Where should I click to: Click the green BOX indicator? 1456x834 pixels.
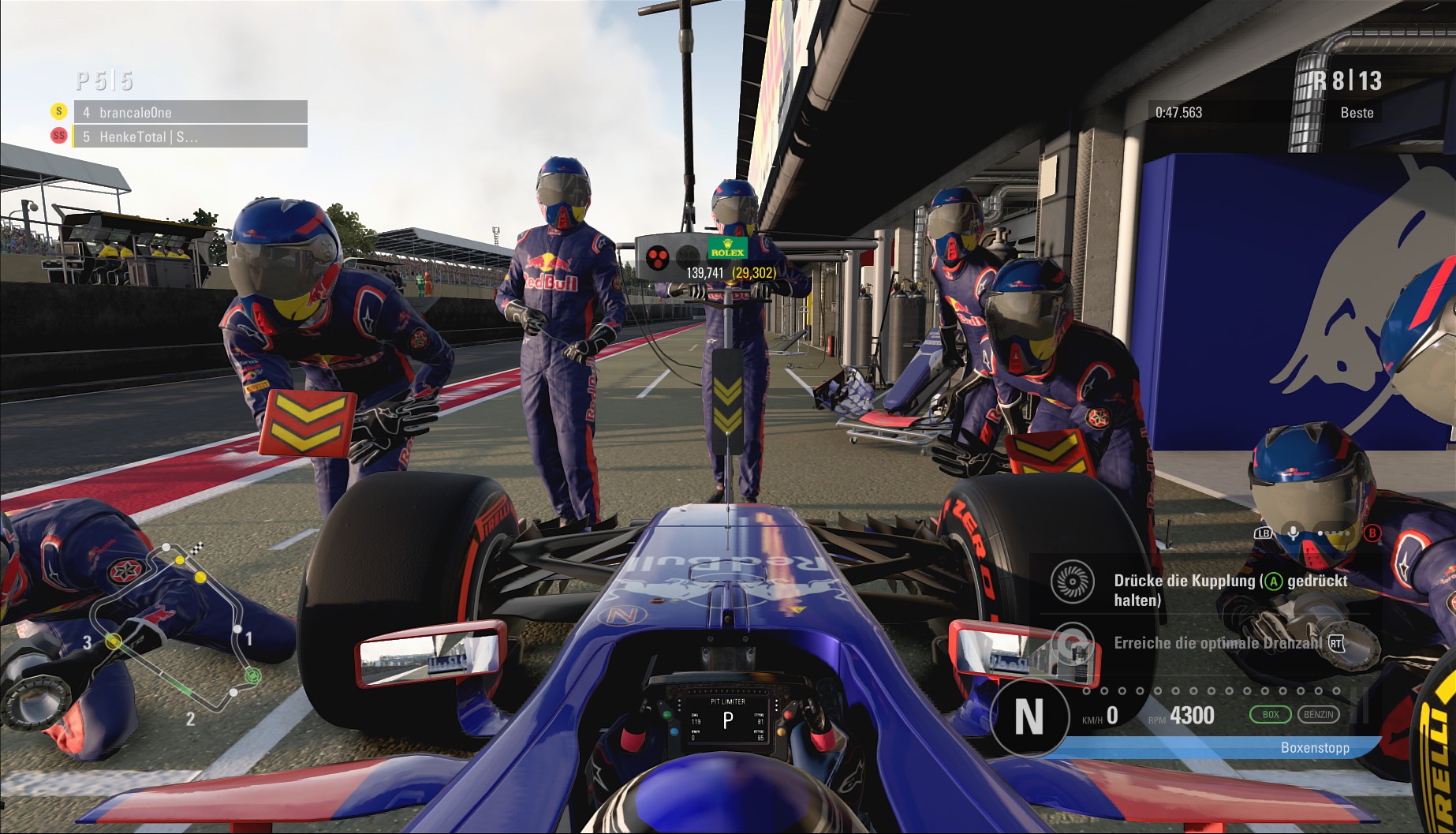1270,715
